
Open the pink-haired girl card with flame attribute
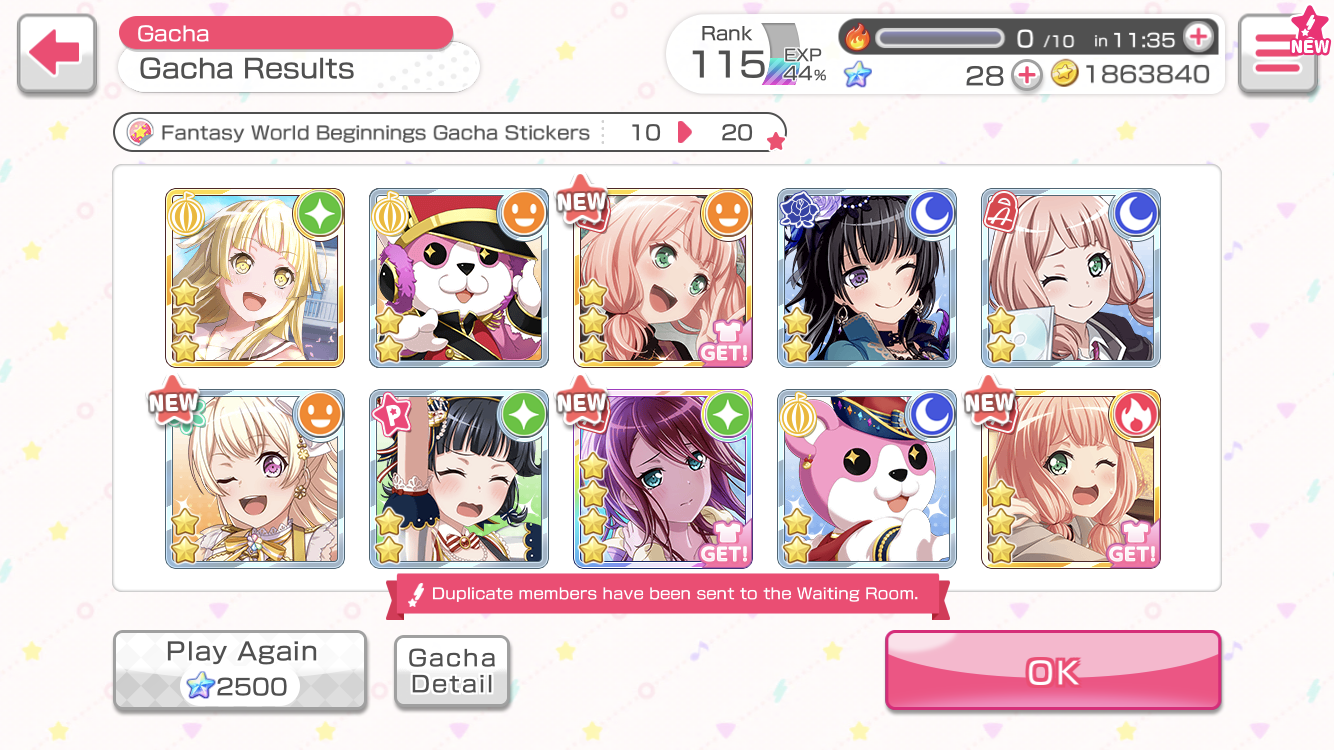point(1071,479)
